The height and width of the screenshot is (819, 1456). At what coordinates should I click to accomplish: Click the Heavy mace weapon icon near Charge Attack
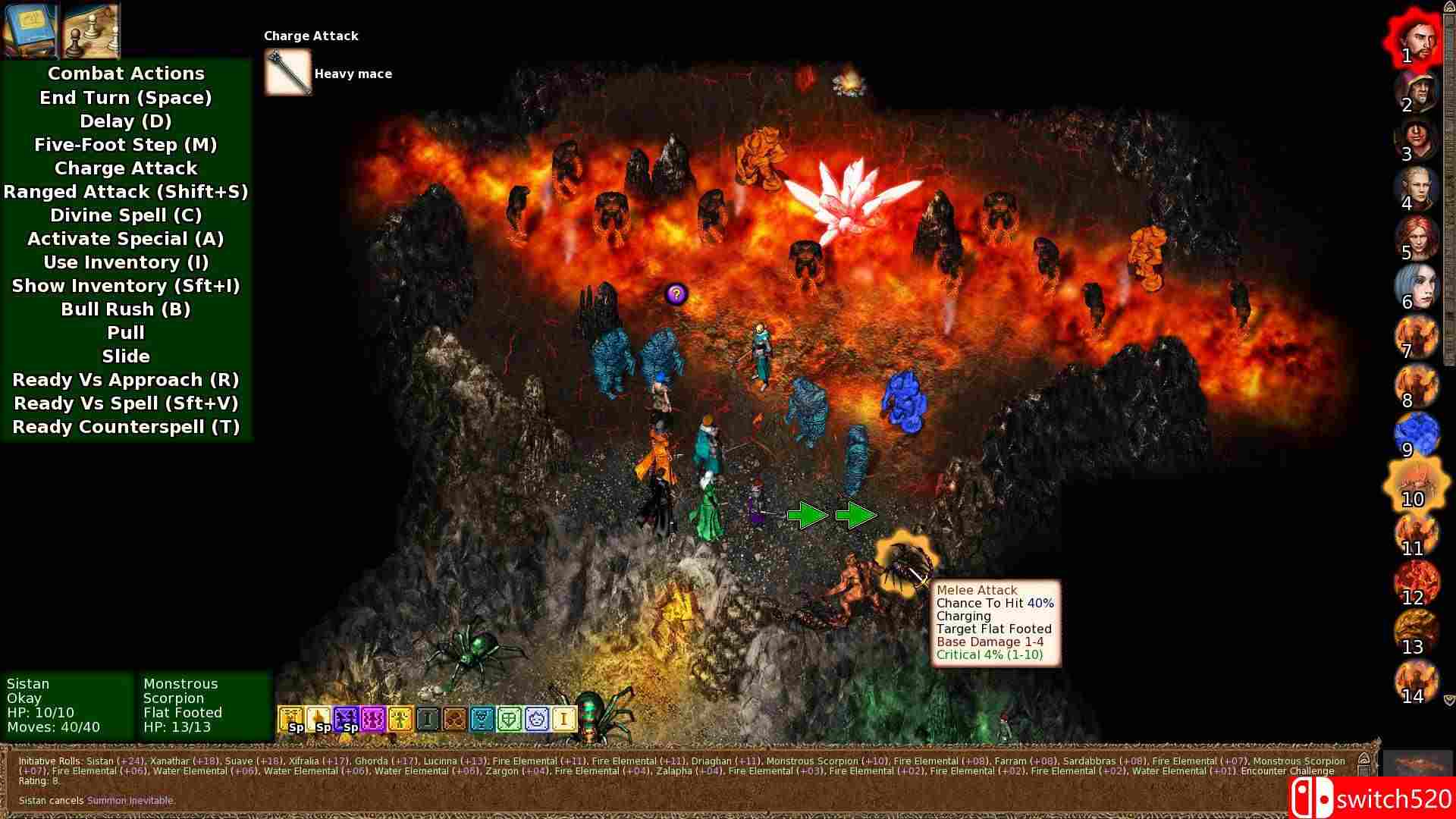287,72
